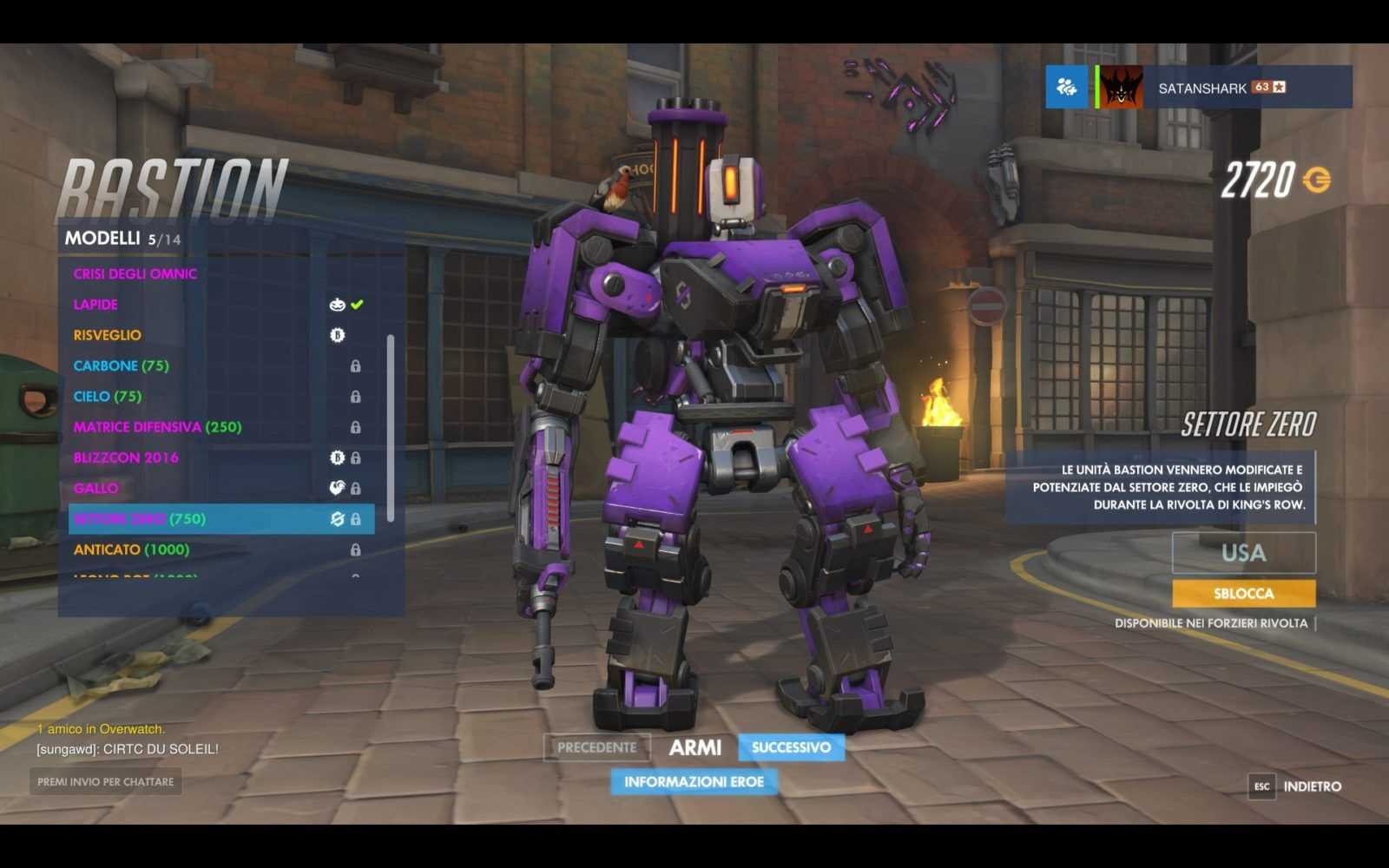Select the Crisi degli Omnic skin
The width and height of the screenshot is (1389, 868).
point(135,273)
